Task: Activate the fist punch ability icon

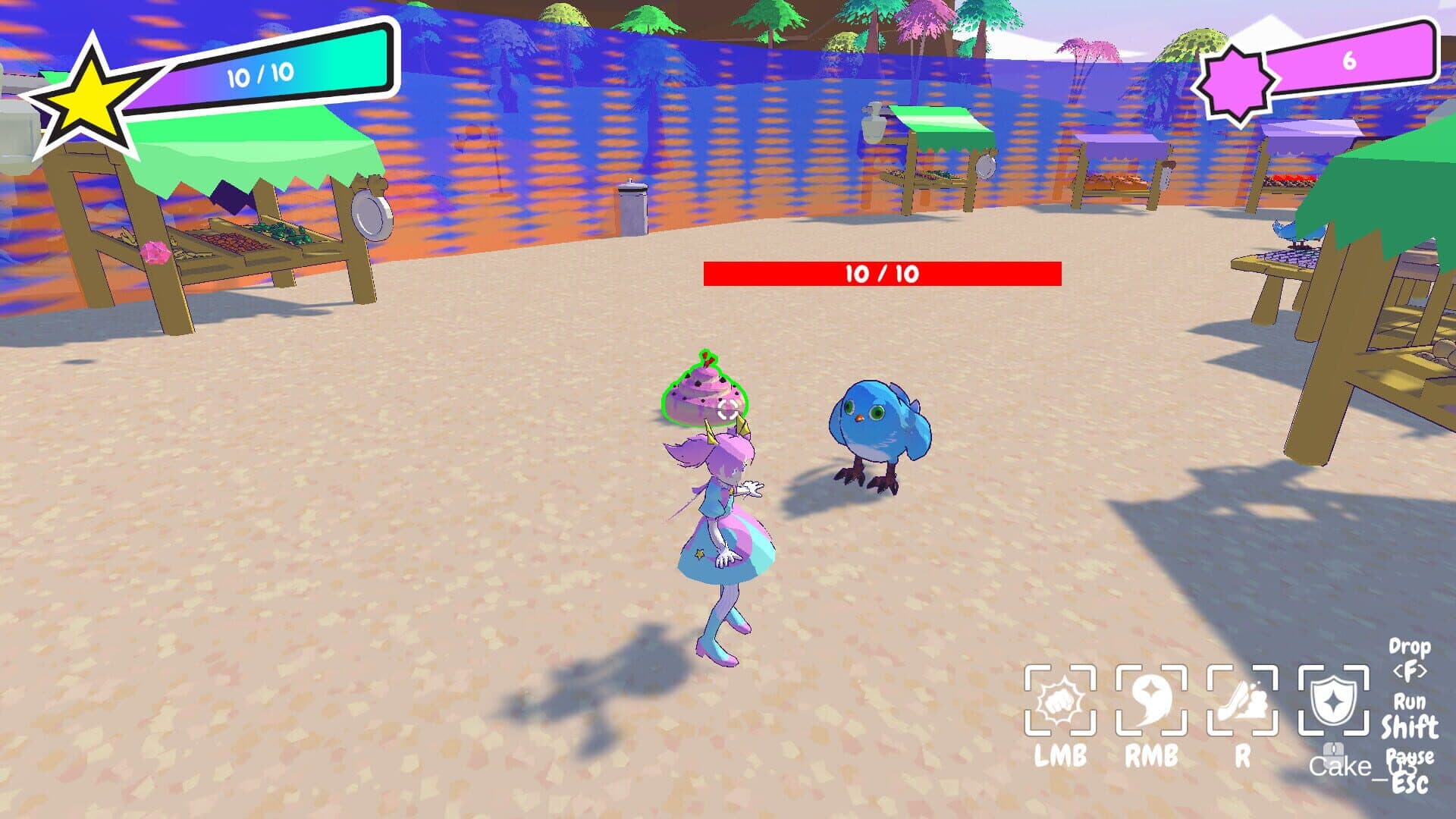Action: pyautogui.click(x=1059, y=701)
